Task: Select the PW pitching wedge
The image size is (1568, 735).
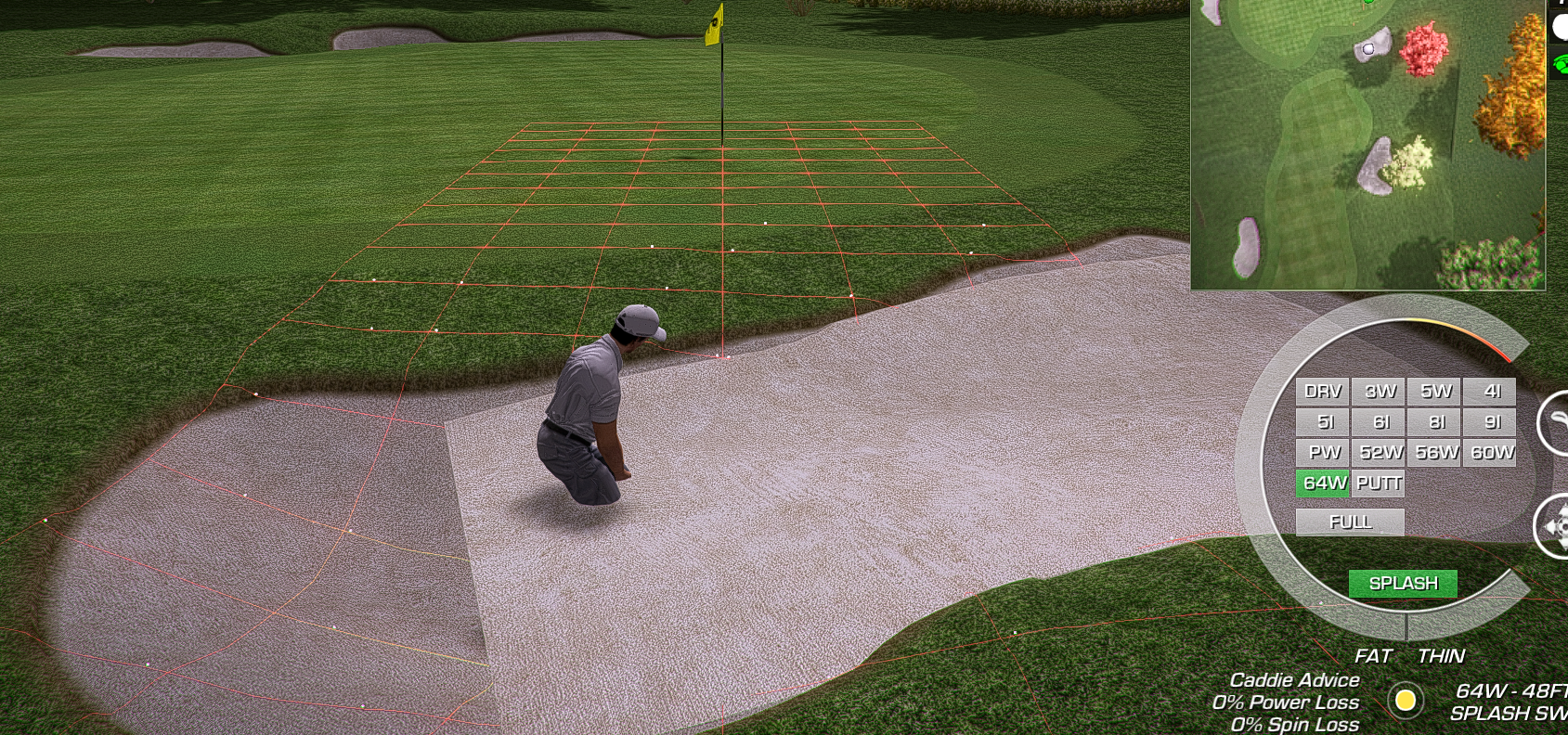Action: 1322,453
